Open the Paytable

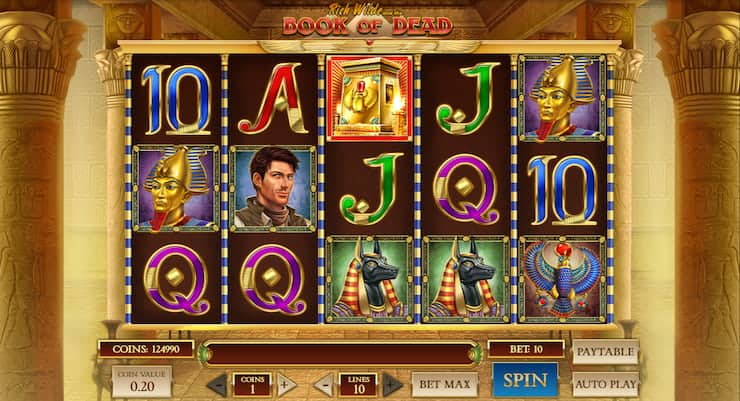click(605, 352)
